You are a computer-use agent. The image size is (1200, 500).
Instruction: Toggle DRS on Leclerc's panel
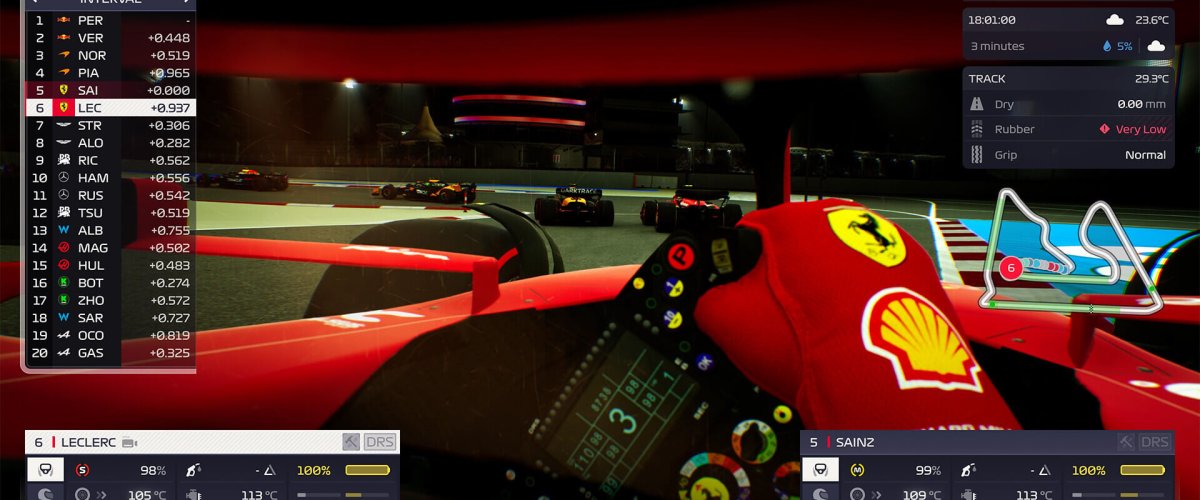click(380, 442)
